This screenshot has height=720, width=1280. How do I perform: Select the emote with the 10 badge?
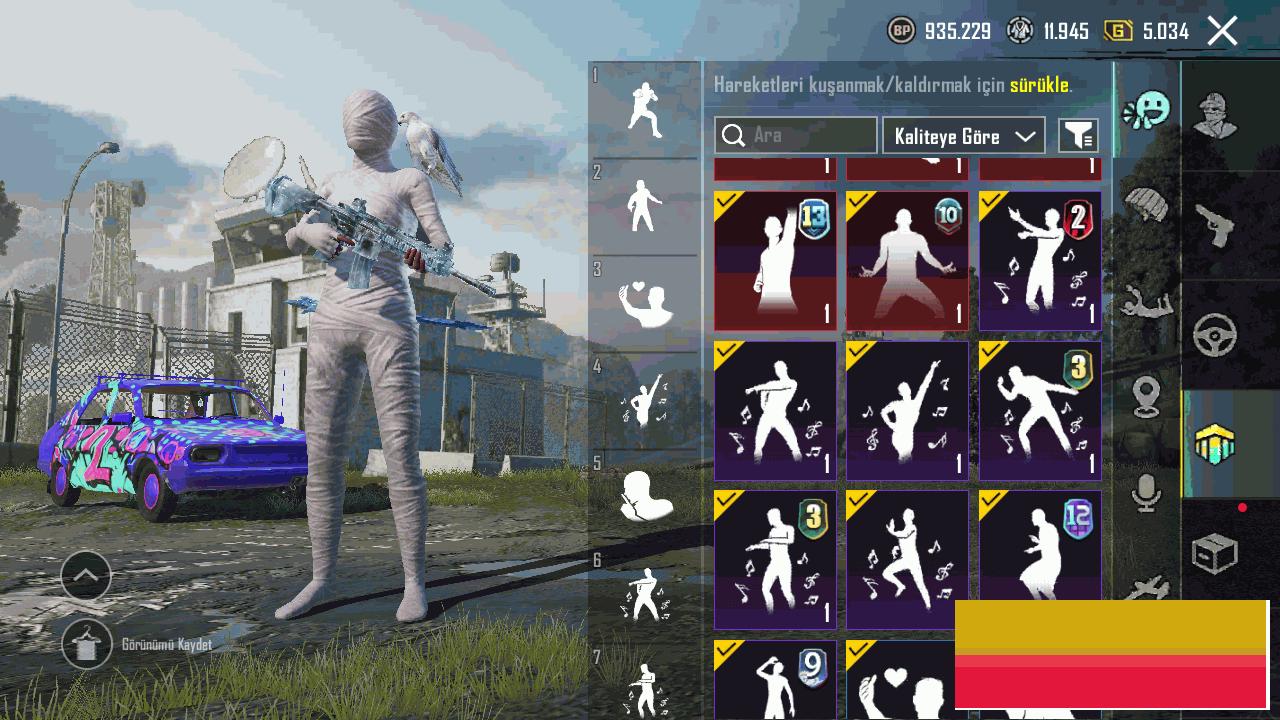coord(907,260)
